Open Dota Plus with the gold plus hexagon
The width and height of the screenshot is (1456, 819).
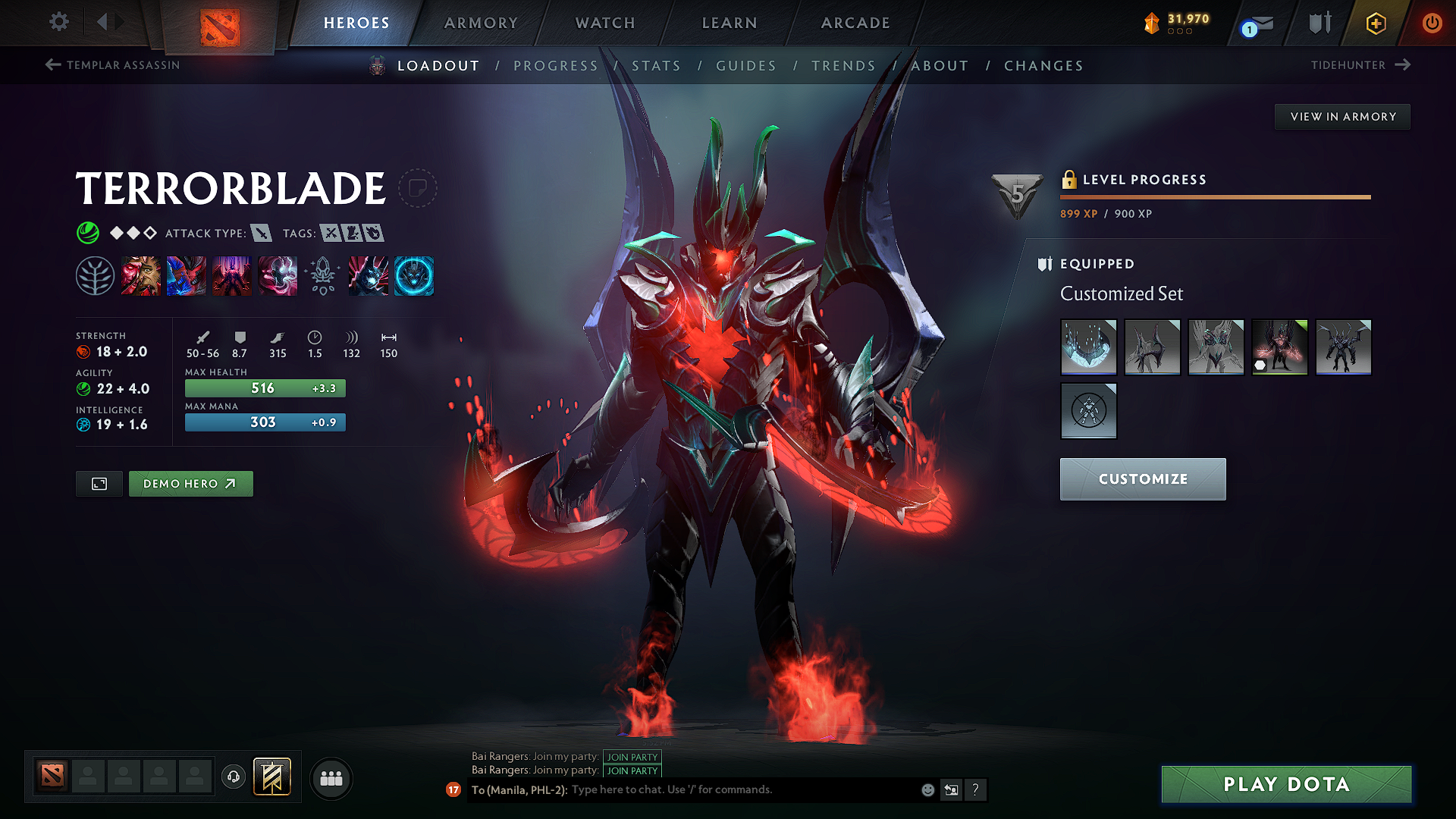click(1375, 23)
